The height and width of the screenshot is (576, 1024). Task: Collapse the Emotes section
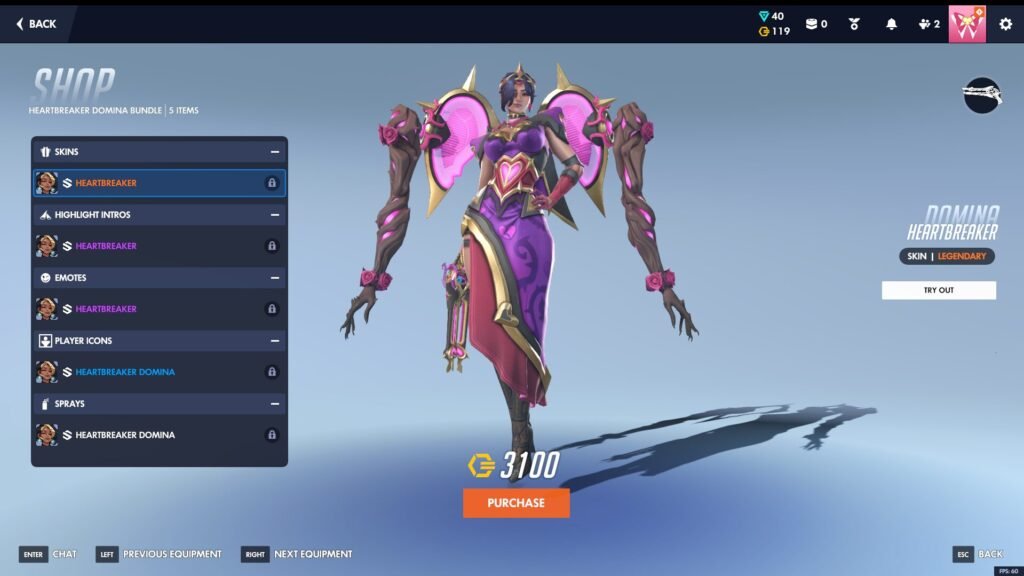274,278
